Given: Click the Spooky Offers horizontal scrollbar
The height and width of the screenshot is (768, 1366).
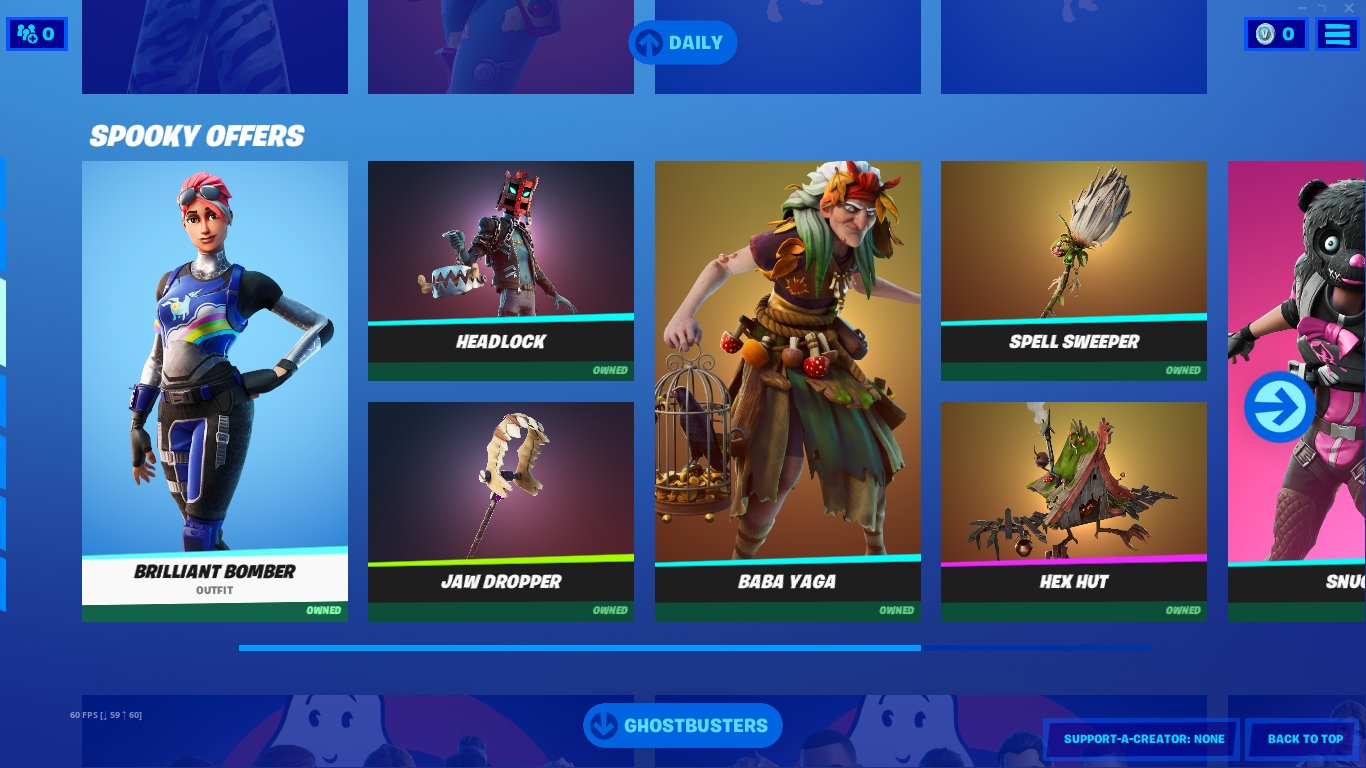Looking at the screenshot, I should coord(580,648).
